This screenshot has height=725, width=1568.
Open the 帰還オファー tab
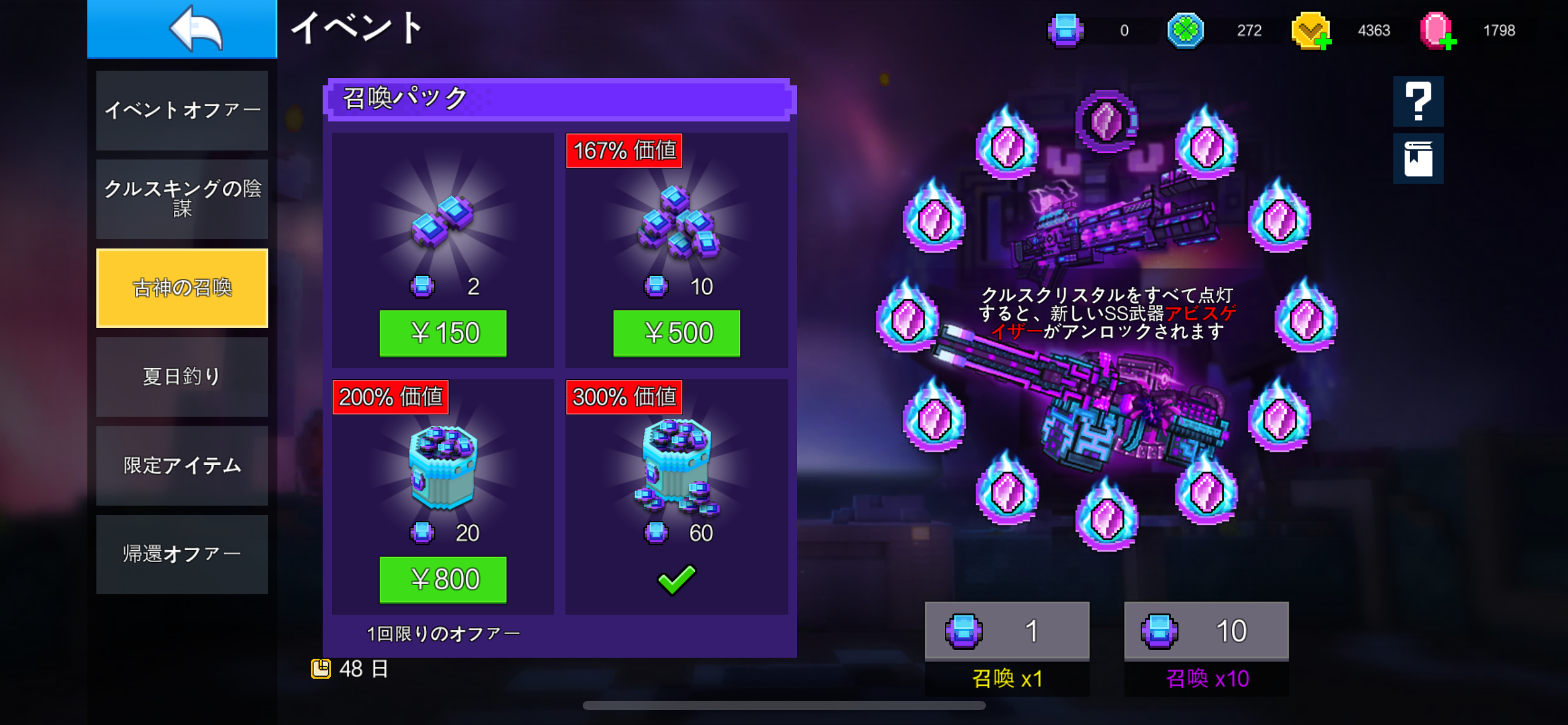pyautogui.click(x=182, y=554)
